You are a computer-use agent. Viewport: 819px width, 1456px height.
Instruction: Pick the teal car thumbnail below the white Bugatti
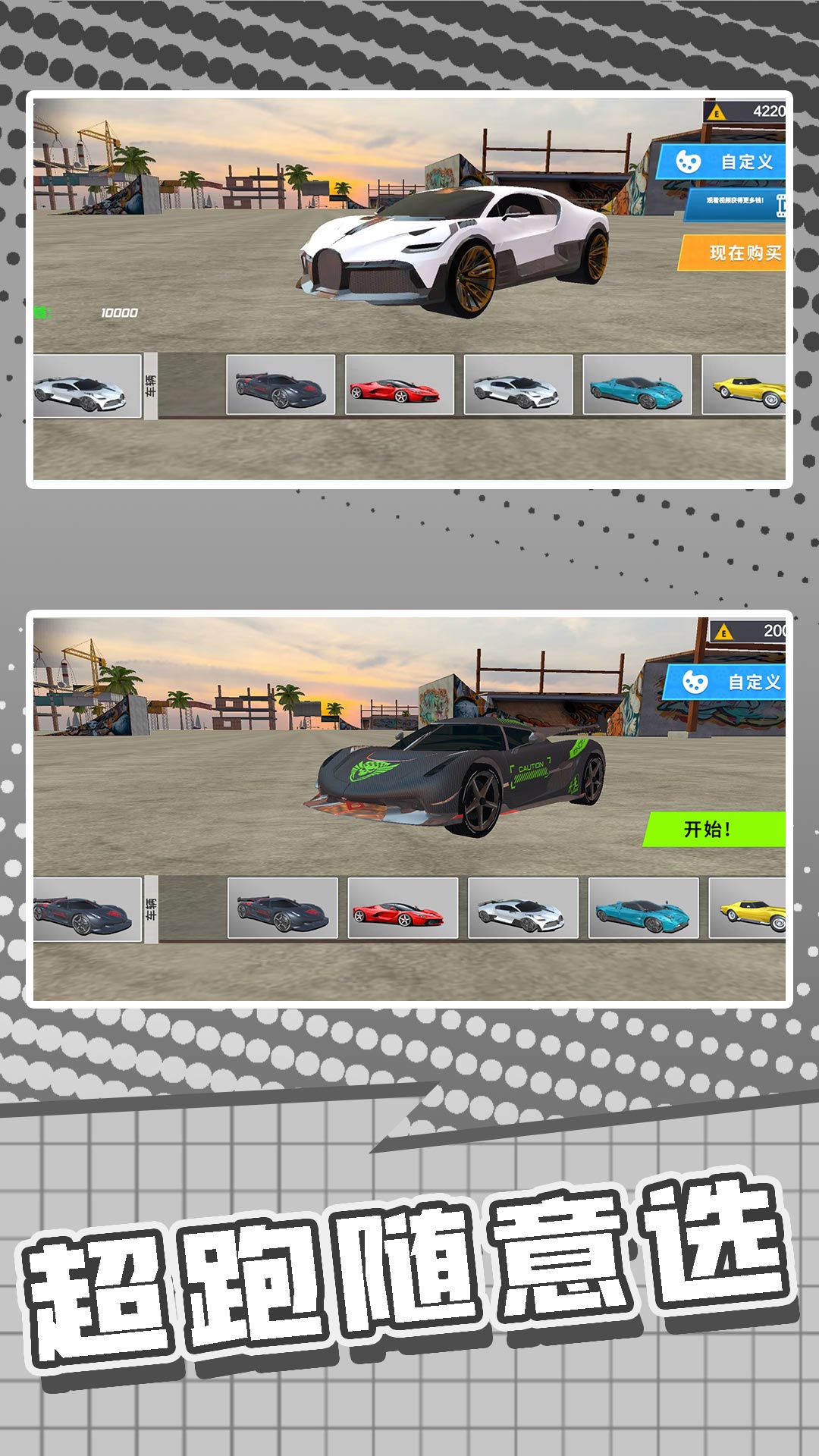pos(637,384)
